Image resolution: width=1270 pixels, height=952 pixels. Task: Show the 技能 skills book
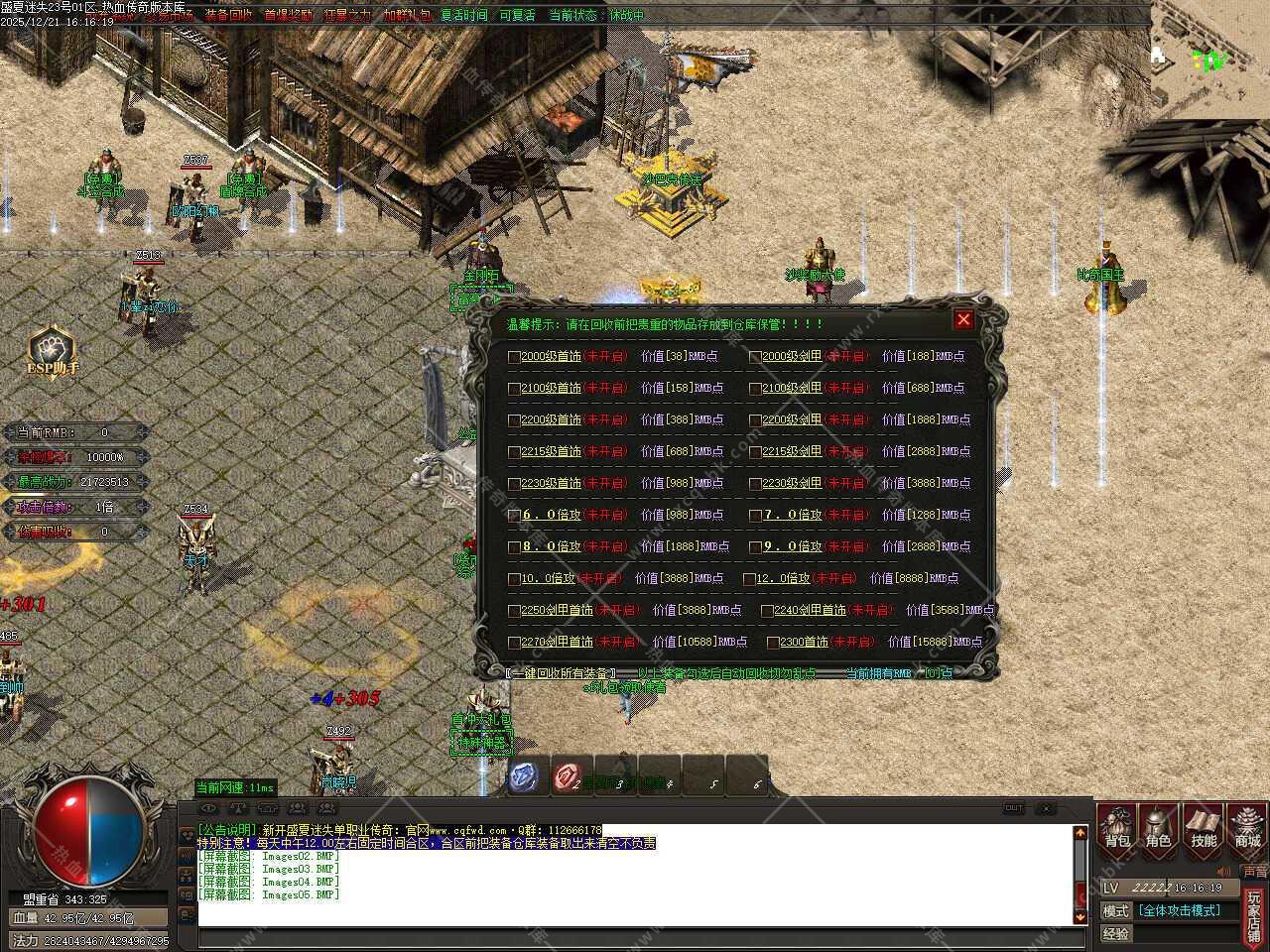[1204, 827]
